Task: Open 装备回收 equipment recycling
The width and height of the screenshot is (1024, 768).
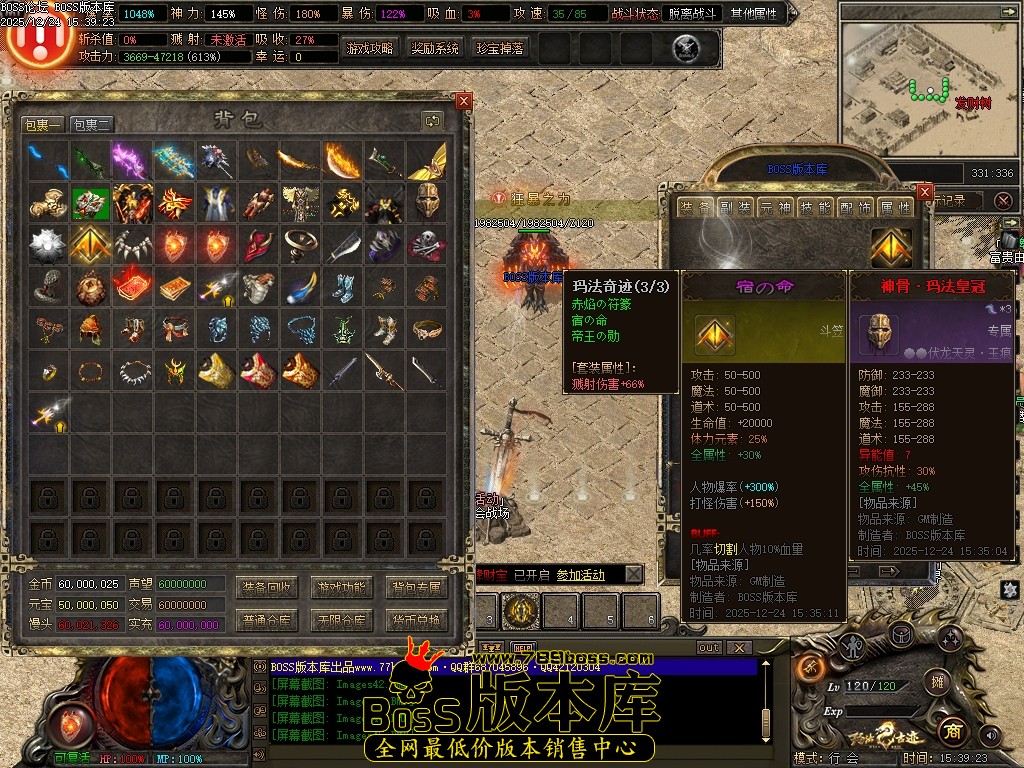Action: (265, 587)
